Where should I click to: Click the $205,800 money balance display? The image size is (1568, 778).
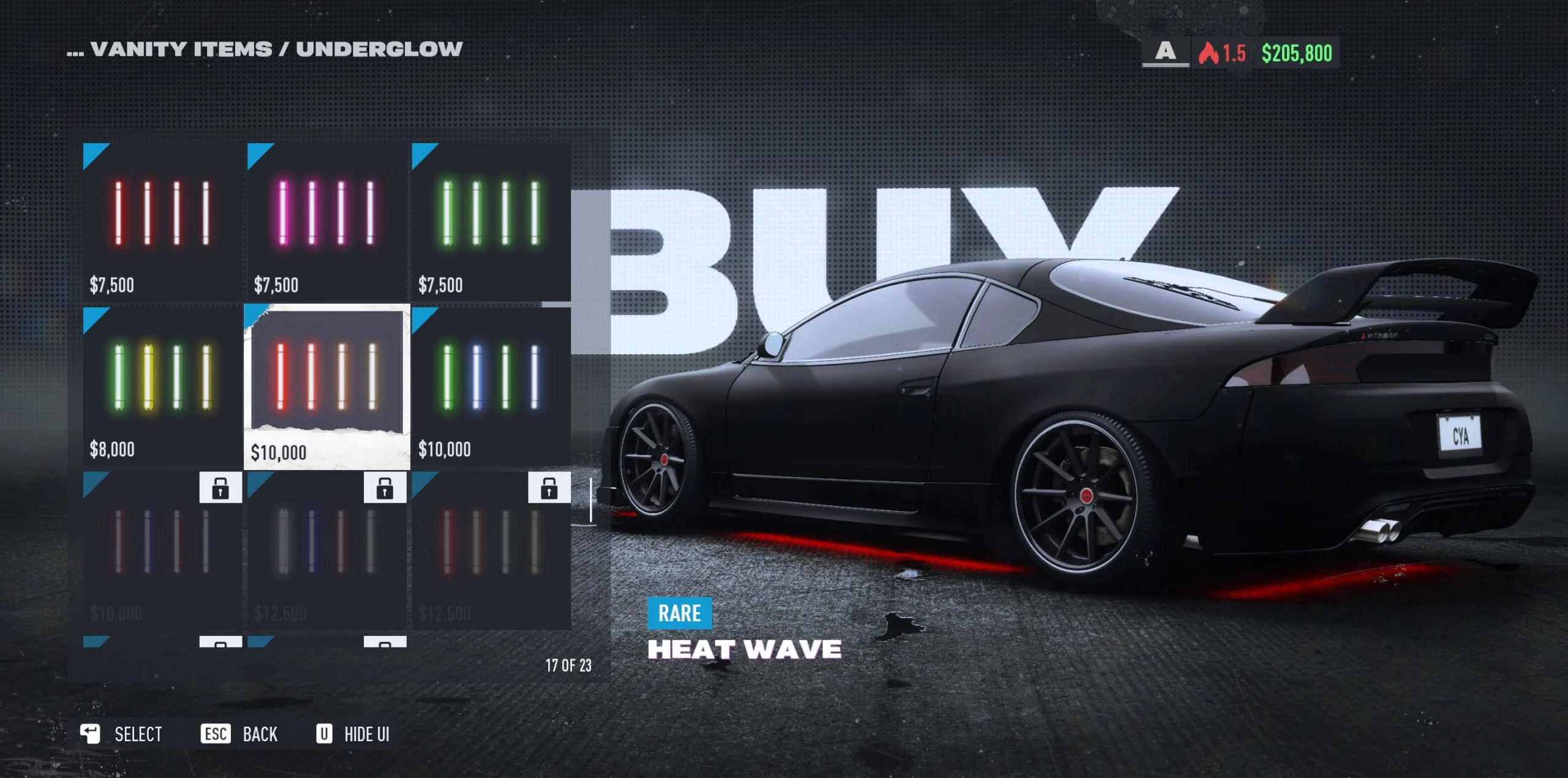pyautogui.click(x=1298, y=53)
